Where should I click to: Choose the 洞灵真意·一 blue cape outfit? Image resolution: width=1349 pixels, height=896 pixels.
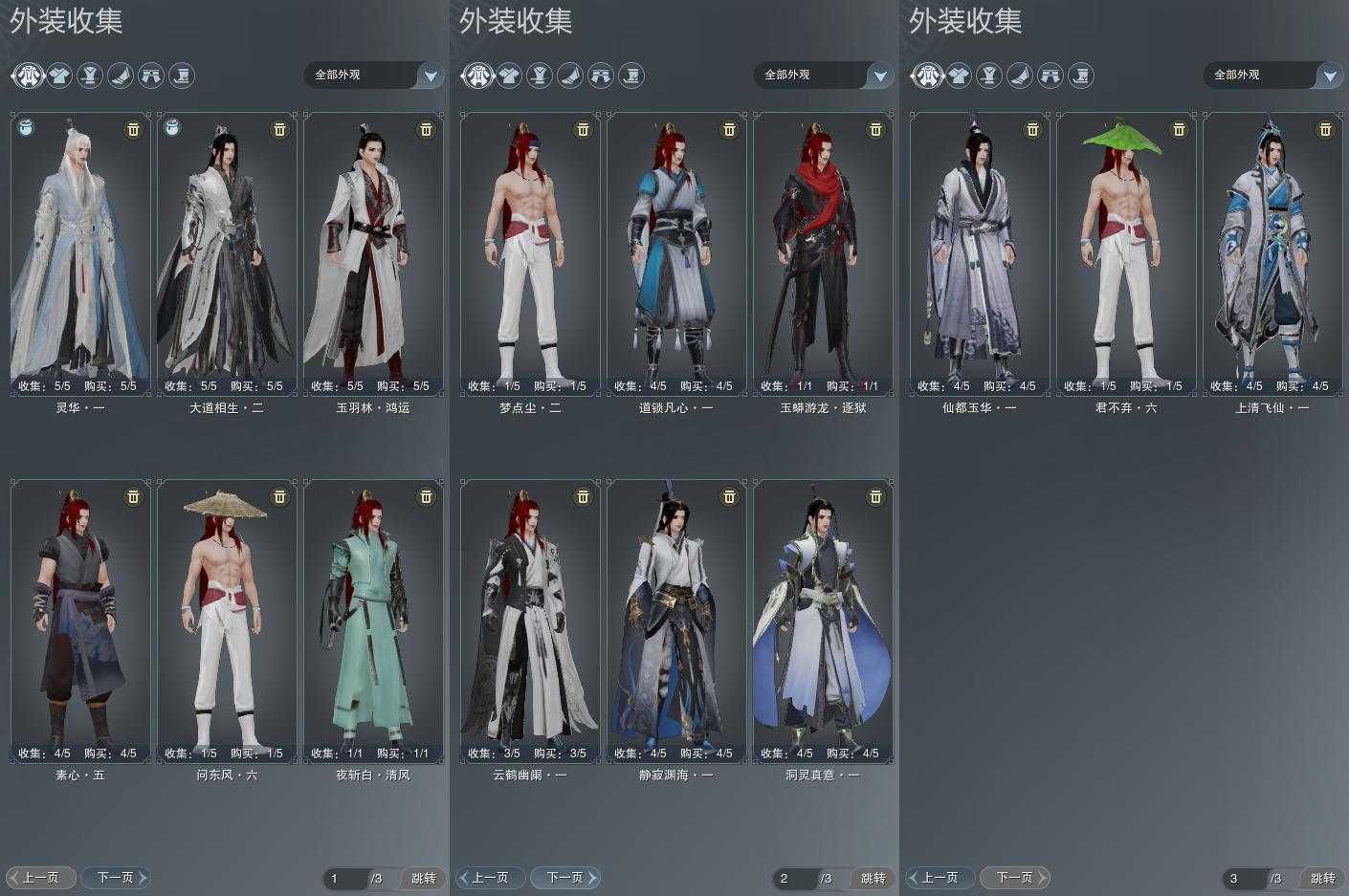823,621
